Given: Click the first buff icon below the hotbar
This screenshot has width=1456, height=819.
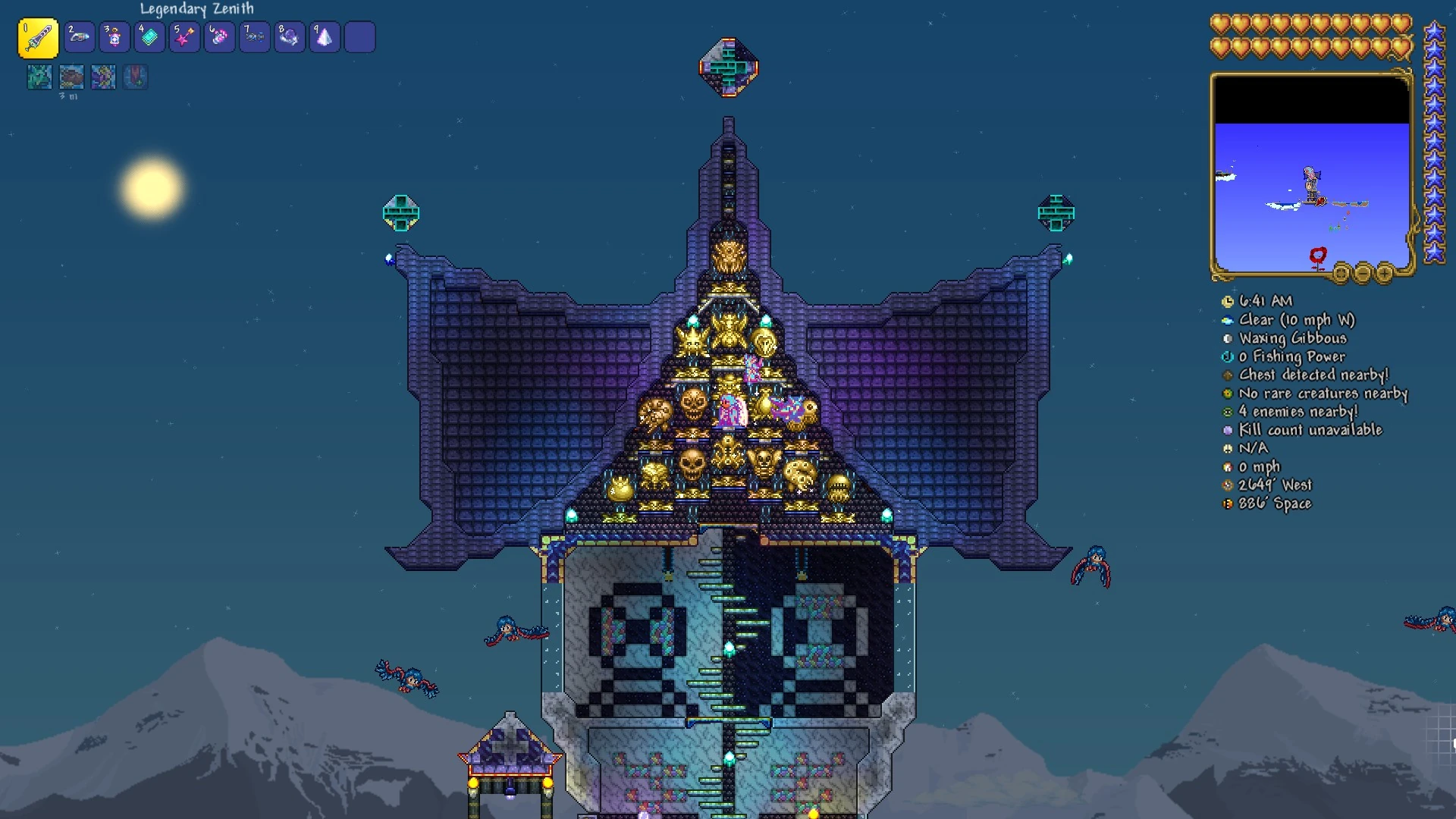Looking at the screenshot, I should [x=39, y=77].
